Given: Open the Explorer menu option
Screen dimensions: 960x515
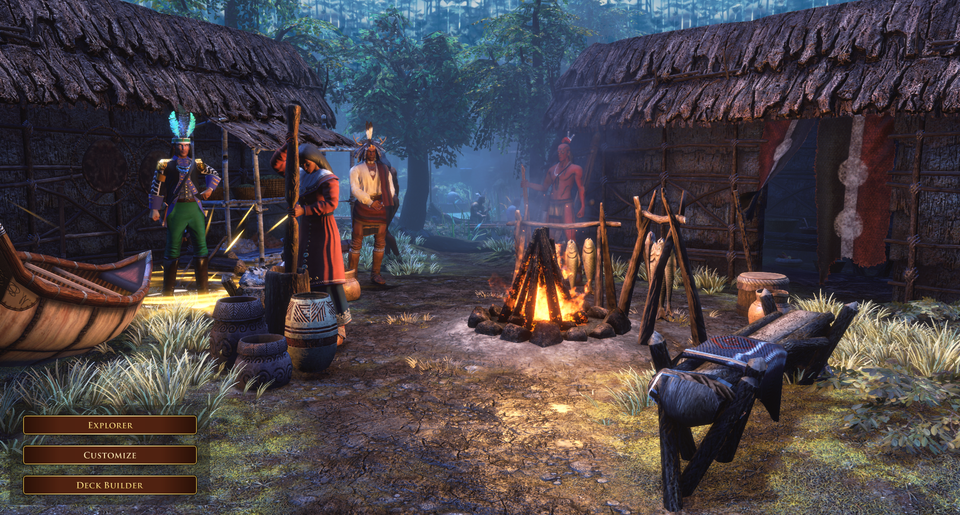Looking at the screenshot, I should (110, 425).
